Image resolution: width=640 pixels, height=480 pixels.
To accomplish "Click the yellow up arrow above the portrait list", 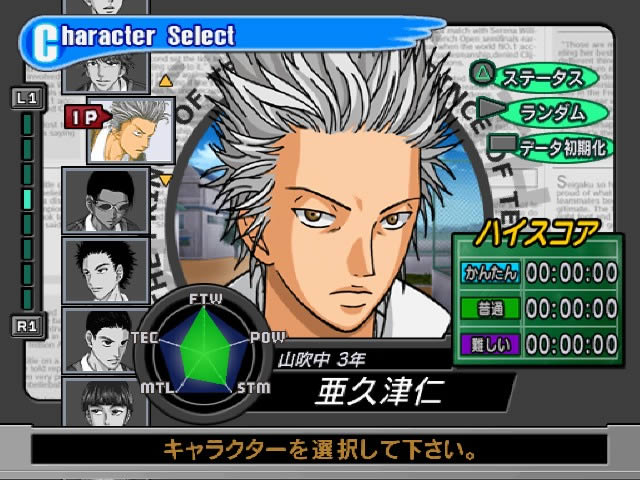I will coord(166,81).
